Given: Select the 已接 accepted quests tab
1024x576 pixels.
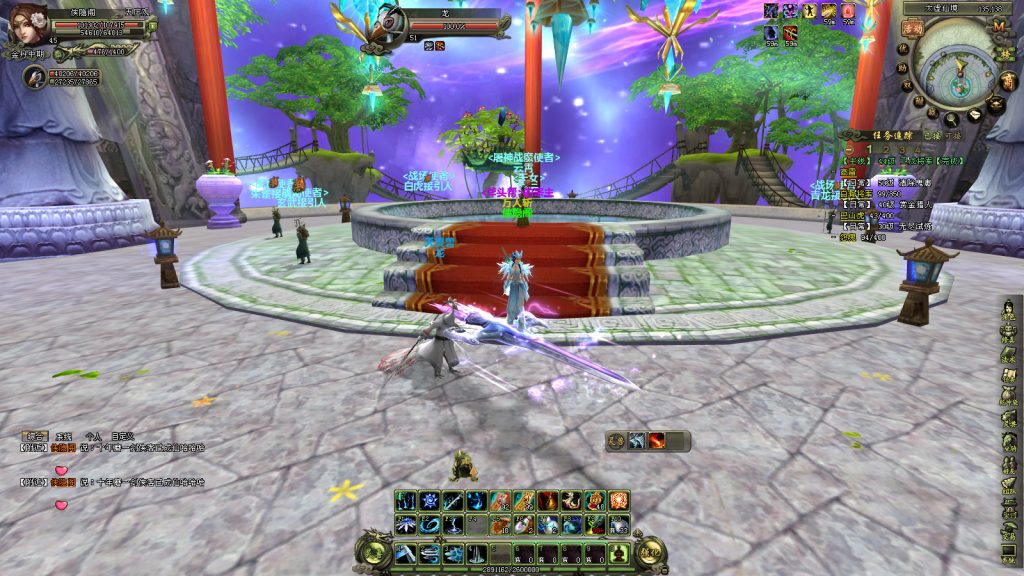Looking at the screenshot, I should [930, 134].
